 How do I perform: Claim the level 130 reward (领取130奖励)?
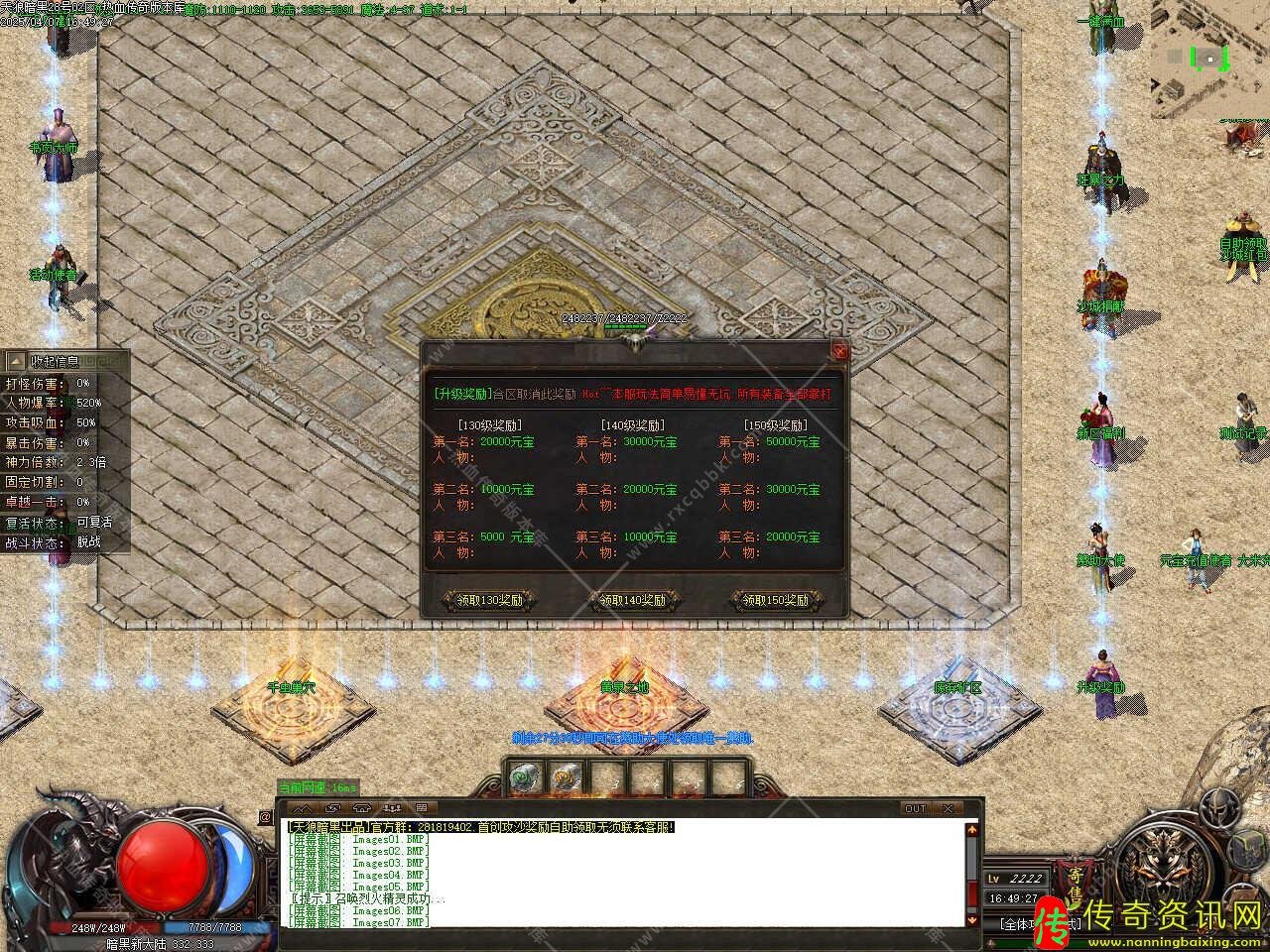click(489, 600)
